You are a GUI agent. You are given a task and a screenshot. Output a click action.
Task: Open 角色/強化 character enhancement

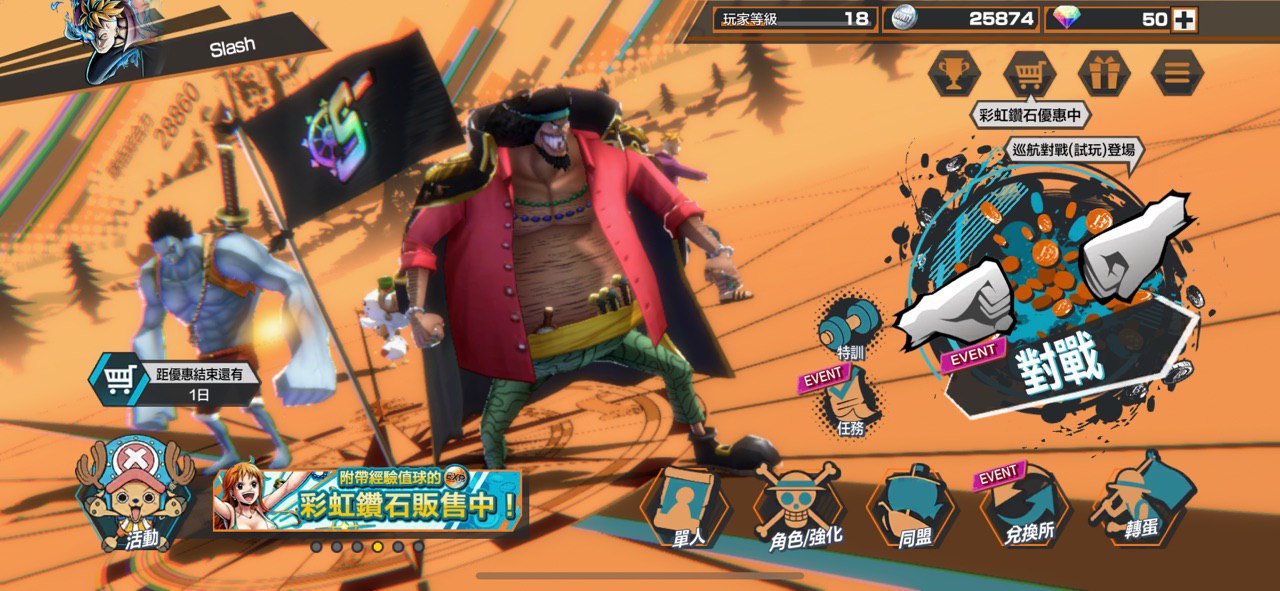pos(800,508)
